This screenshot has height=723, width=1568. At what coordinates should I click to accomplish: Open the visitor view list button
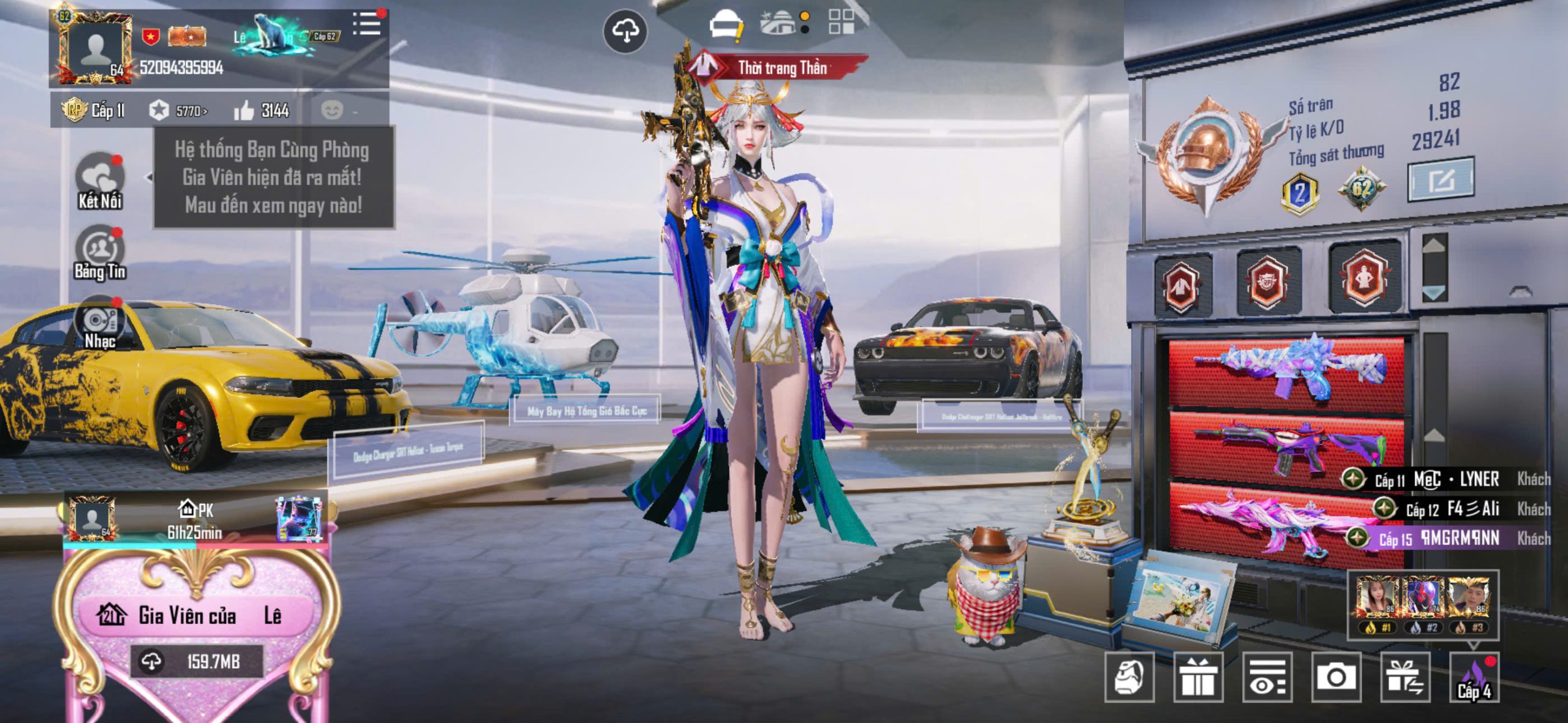pyautogui.click(x=1267, y=676)
